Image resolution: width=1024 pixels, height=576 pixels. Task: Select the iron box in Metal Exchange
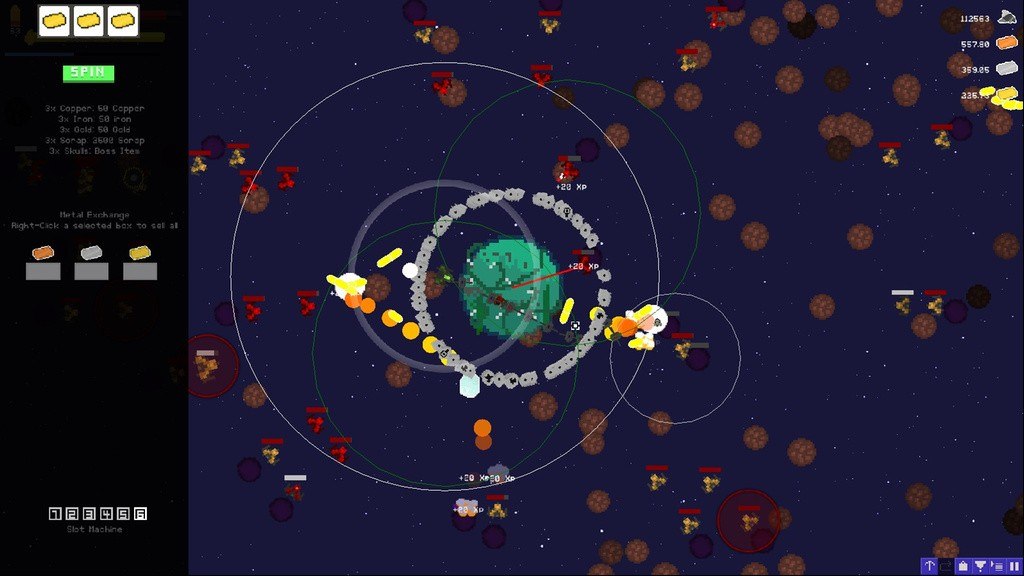pos(91,270)
